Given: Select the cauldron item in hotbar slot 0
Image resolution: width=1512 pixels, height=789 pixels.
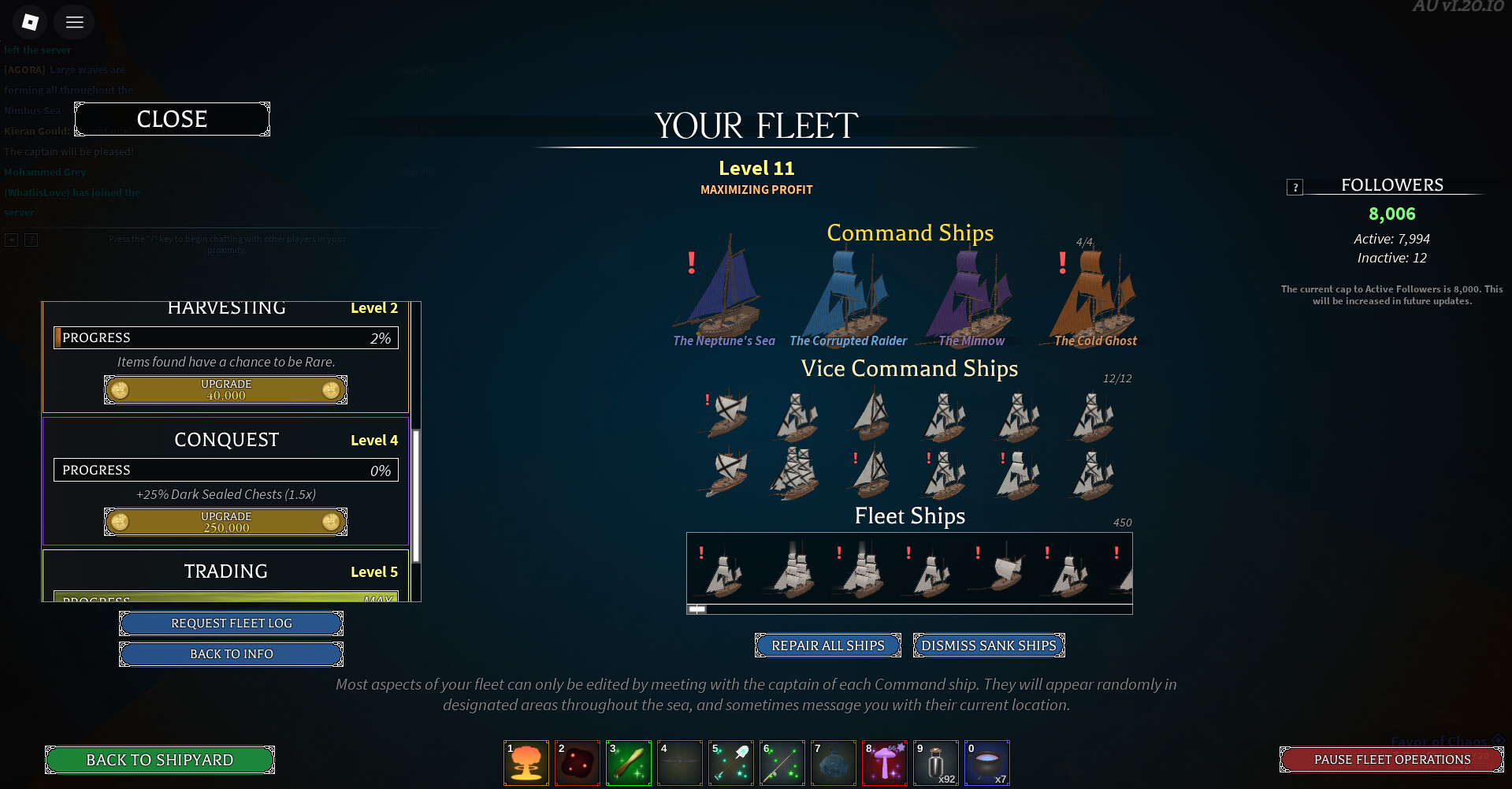Looking at the screenshot, I should coord(987,763).
